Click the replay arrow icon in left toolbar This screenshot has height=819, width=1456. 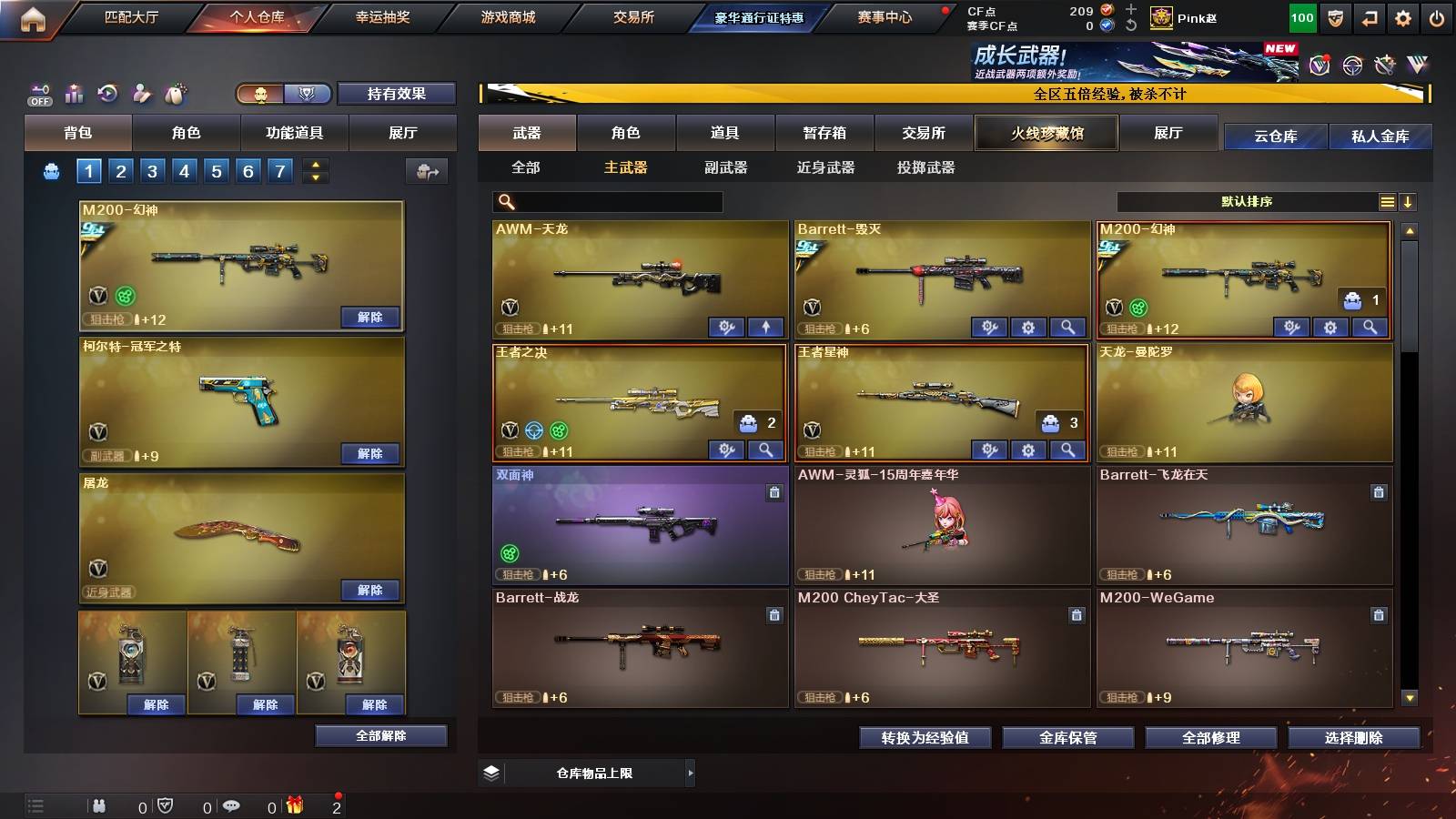(x=106, y=94)
